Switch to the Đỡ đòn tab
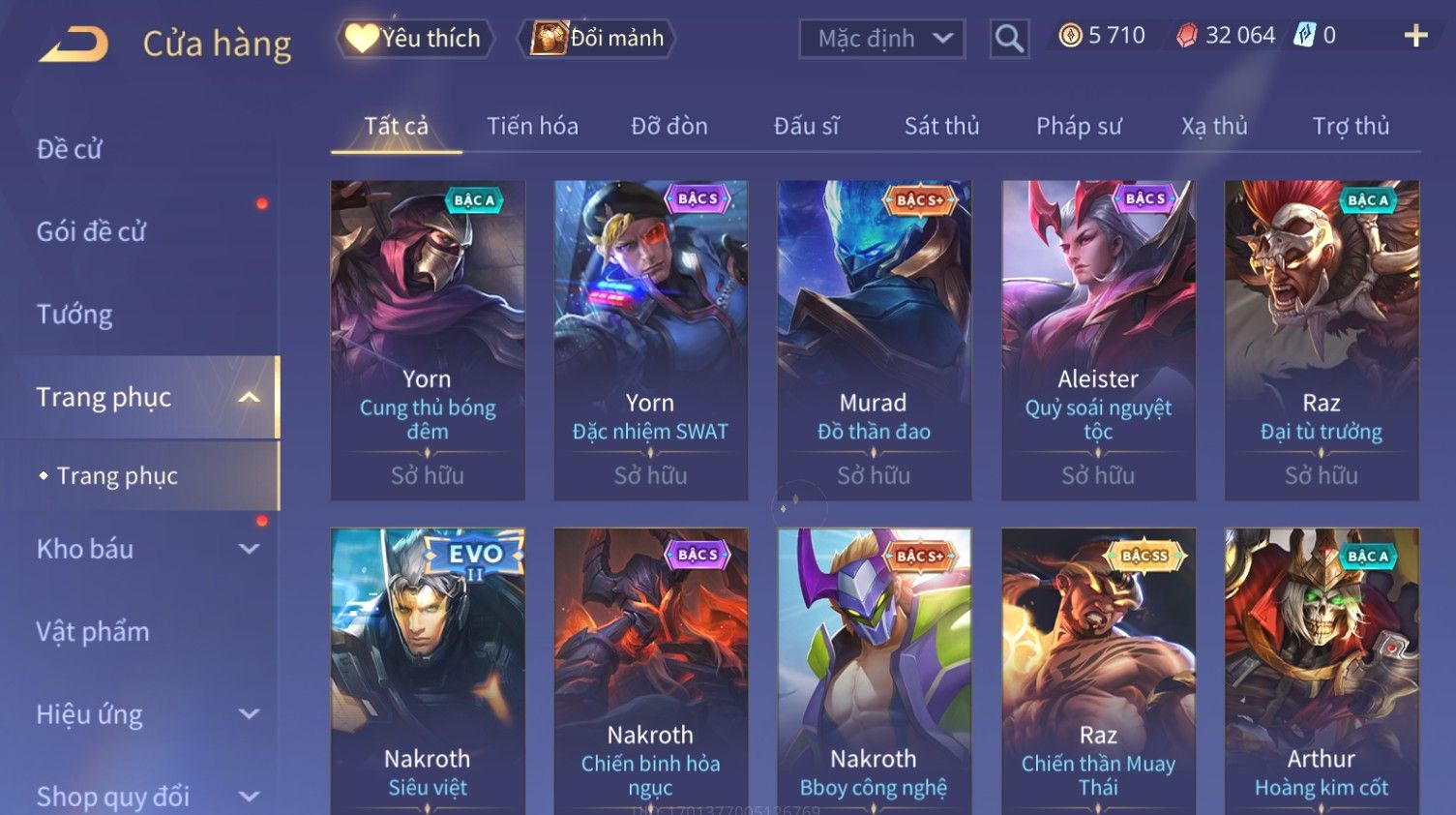 pyautogui.click(x=669, y=126)
